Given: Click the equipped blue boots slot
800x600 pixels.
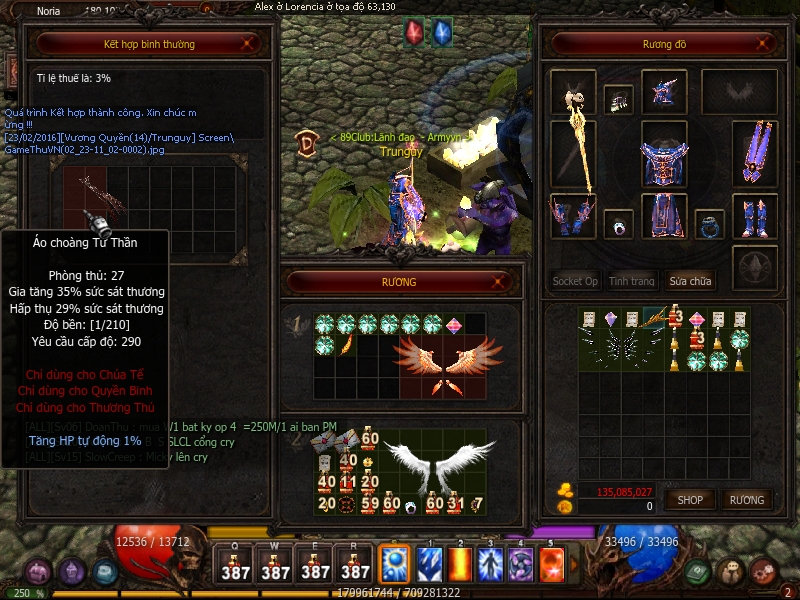Looking at the screenshot, I should 755,216.
